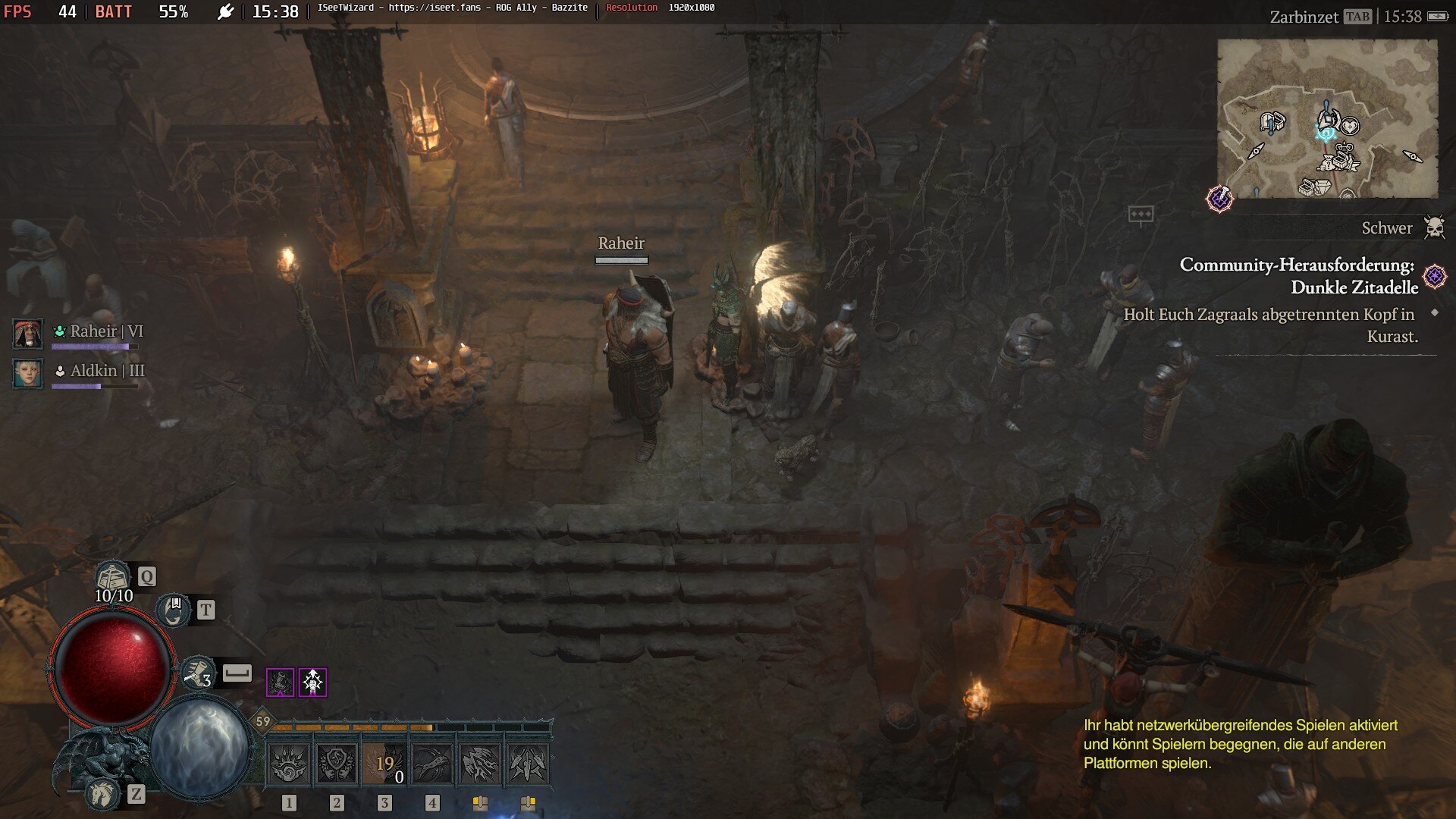Activate the first skill slot with spiked swirl

(x=289, y=763)
